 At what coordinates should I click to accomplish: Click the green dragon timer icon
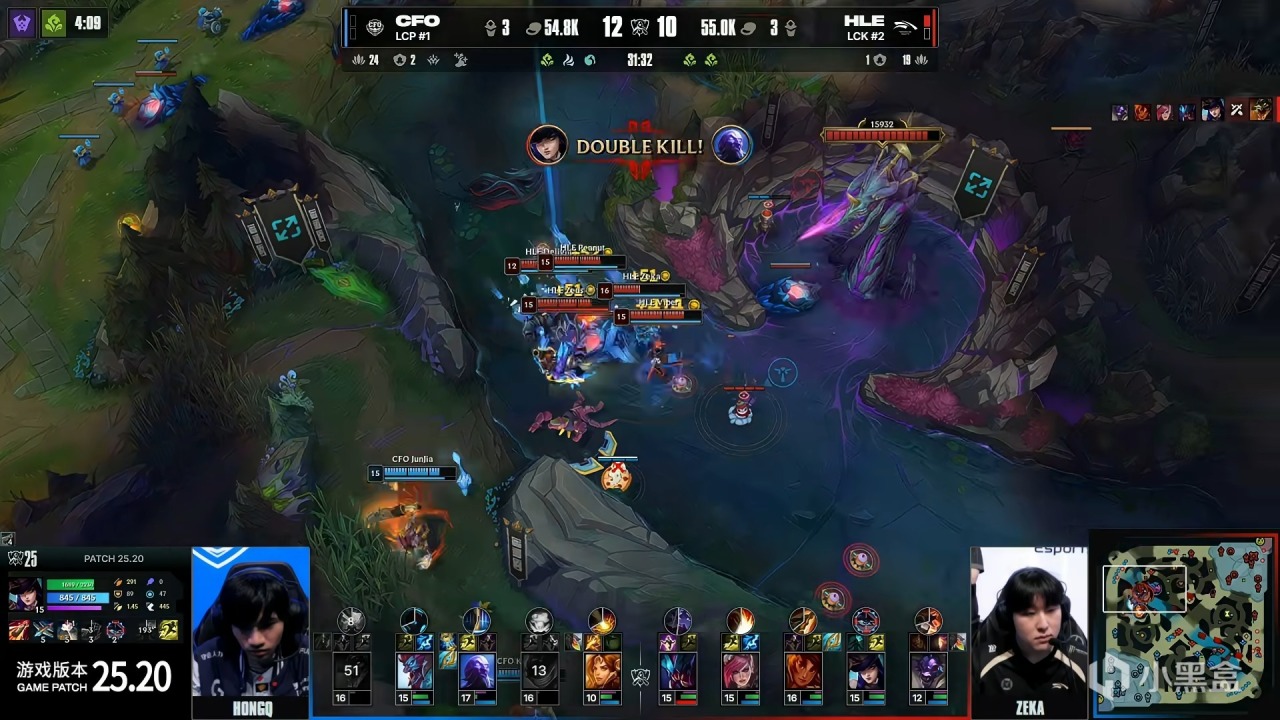click(52, 22)
